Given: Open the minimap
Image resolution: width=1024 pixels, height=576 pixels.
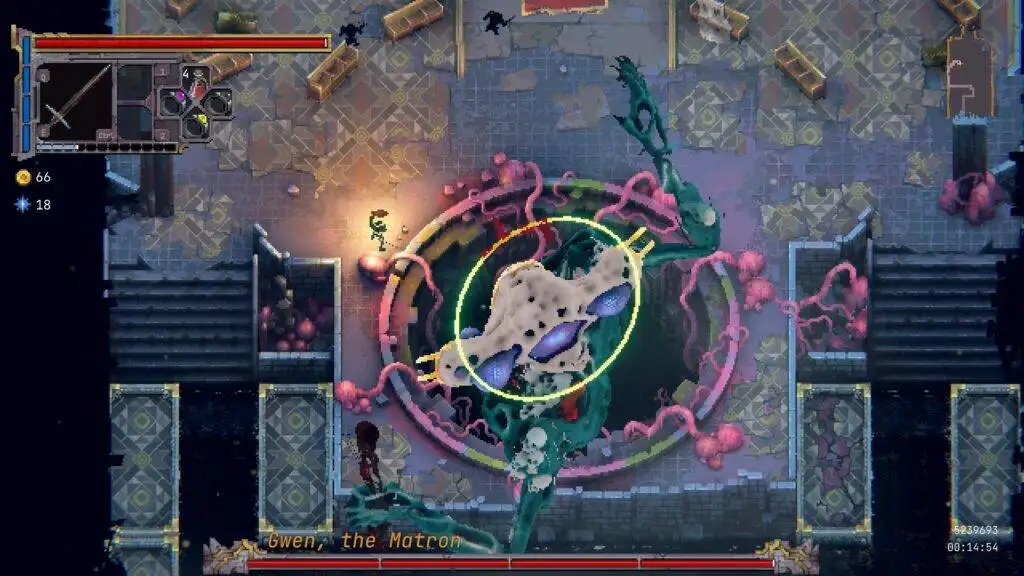Looking at the screenshot, I should click(x=970, y=75).
